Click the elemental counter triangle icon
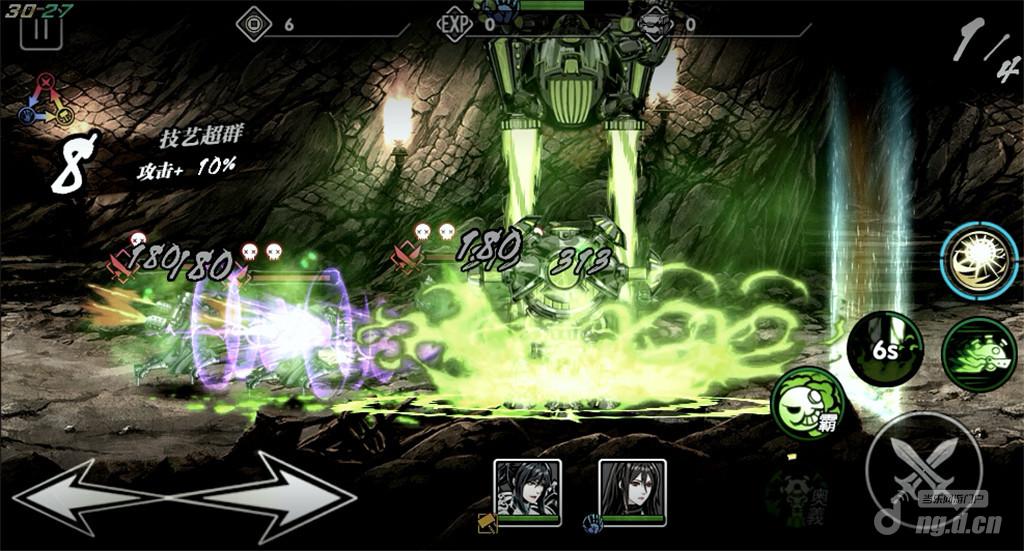 point(46,101)
